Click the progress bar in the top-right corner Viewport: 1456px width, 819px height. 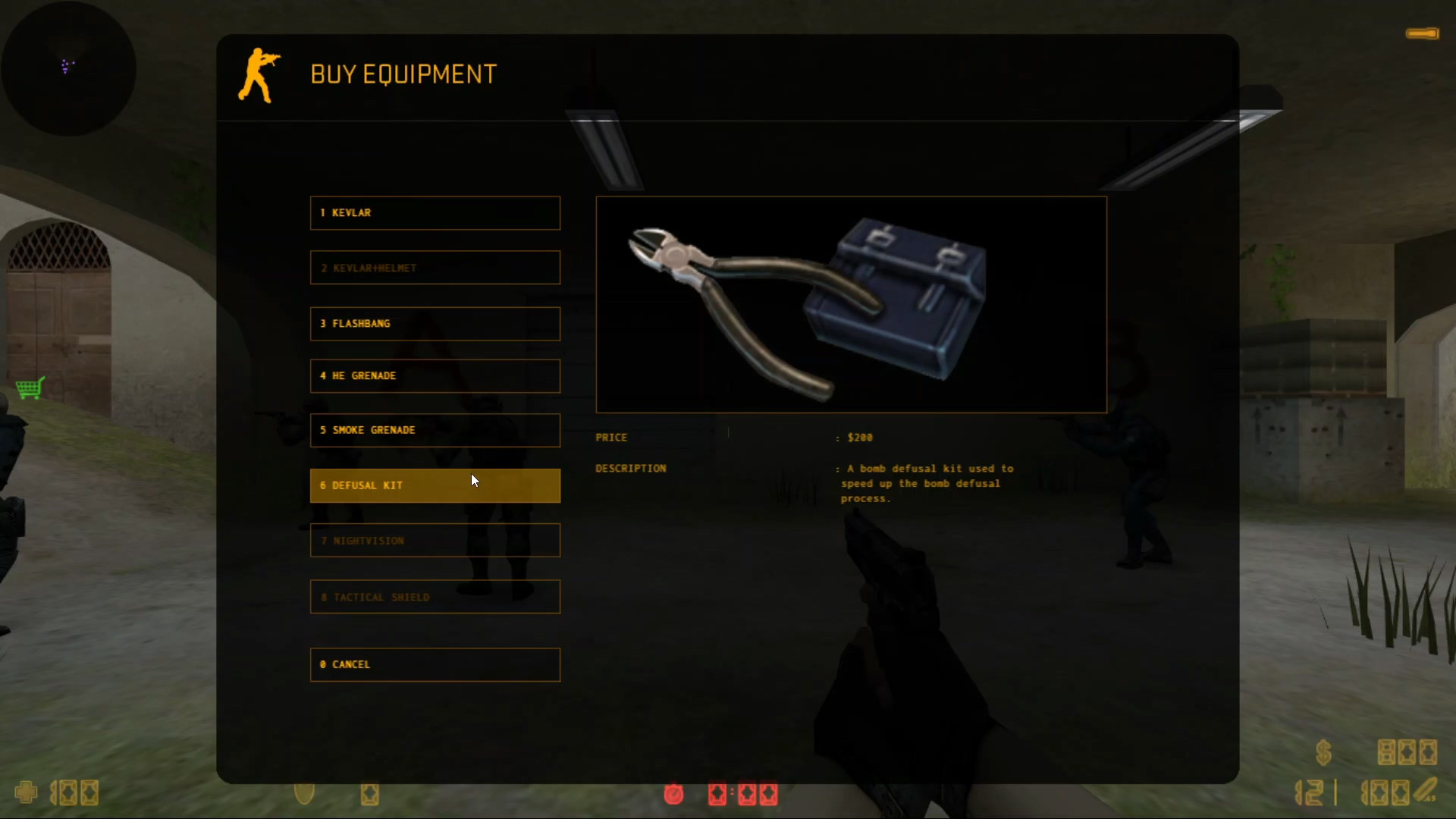pyautogui.click(x=1422, y=33)
